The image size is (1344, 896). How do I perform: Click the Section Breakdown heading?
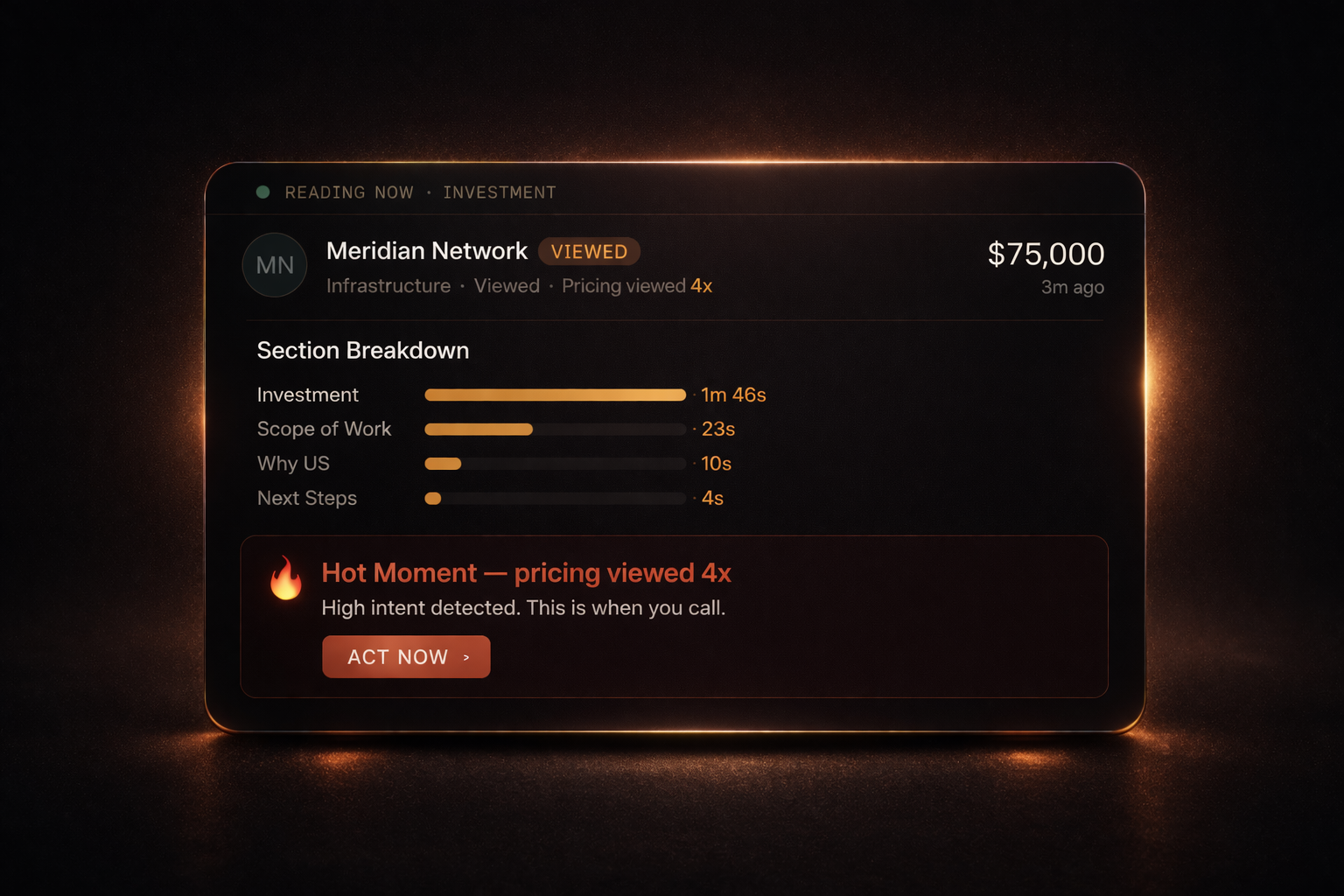pos(362,350)
